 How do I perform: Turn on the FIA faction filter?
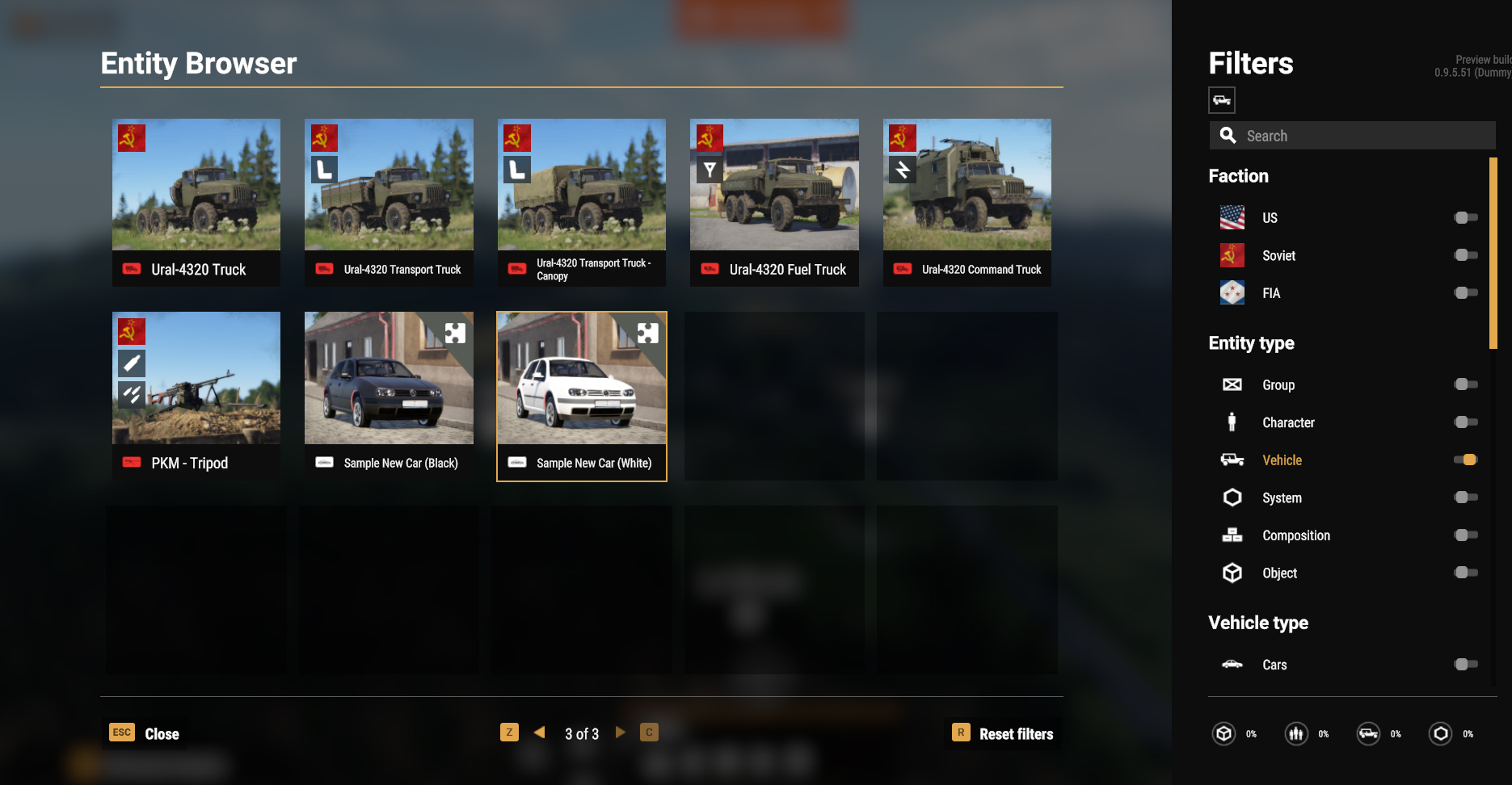click(x=1465, y=292)
